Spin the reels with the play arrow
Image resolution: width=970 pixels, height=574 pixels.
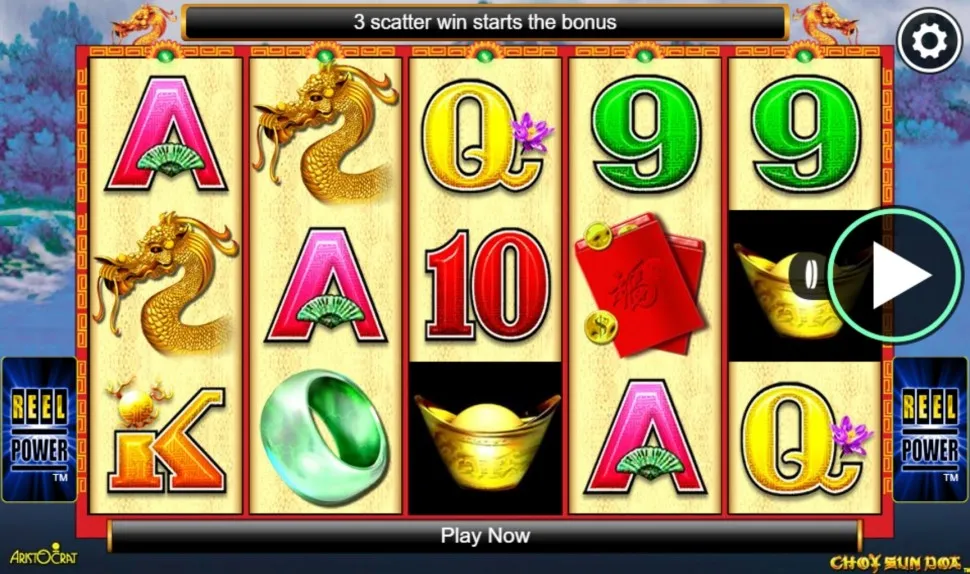pyautogui.click(x=895, y=276)
